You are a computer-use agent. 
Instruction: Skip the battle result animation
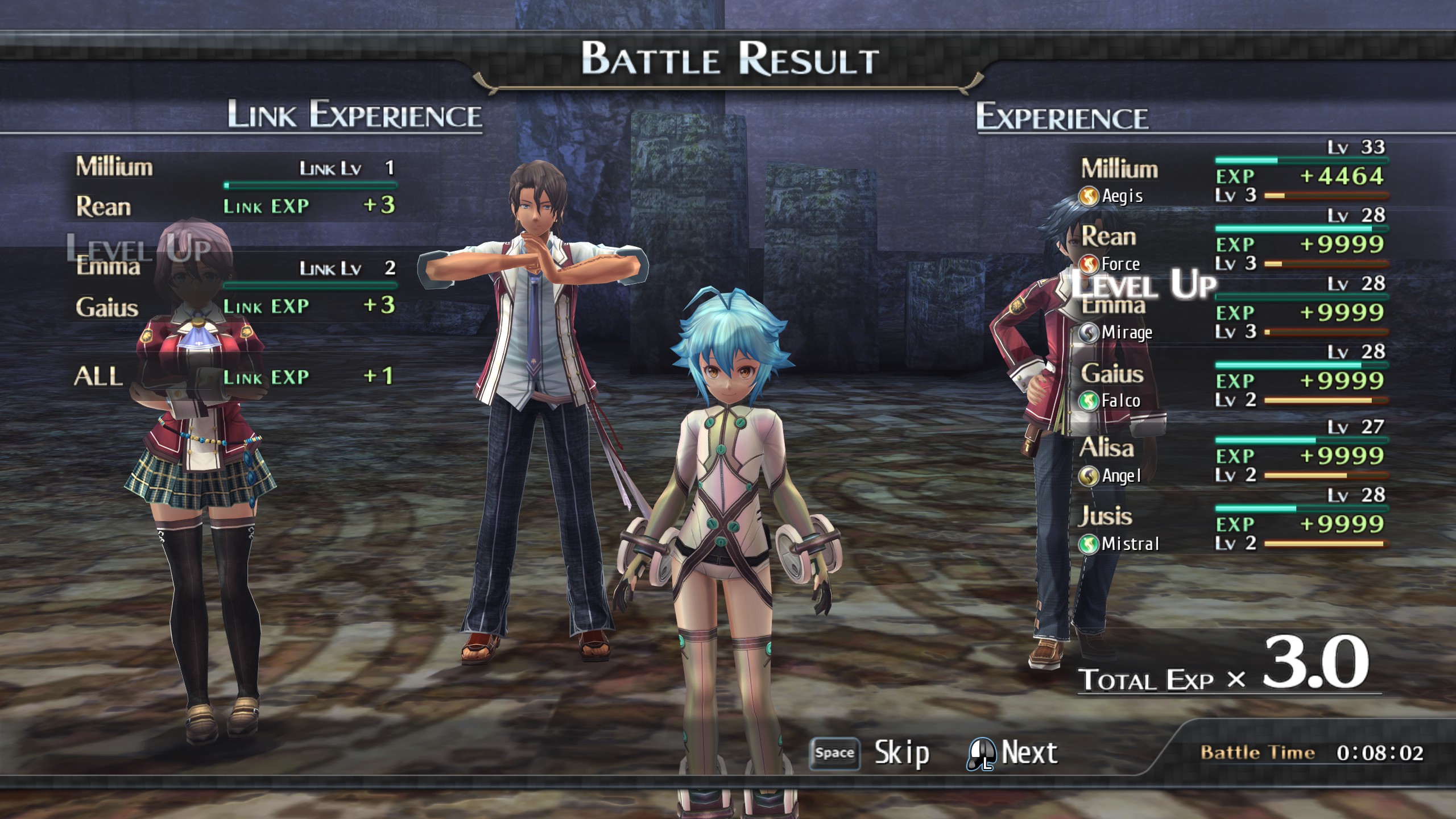(x=870, y=753)
